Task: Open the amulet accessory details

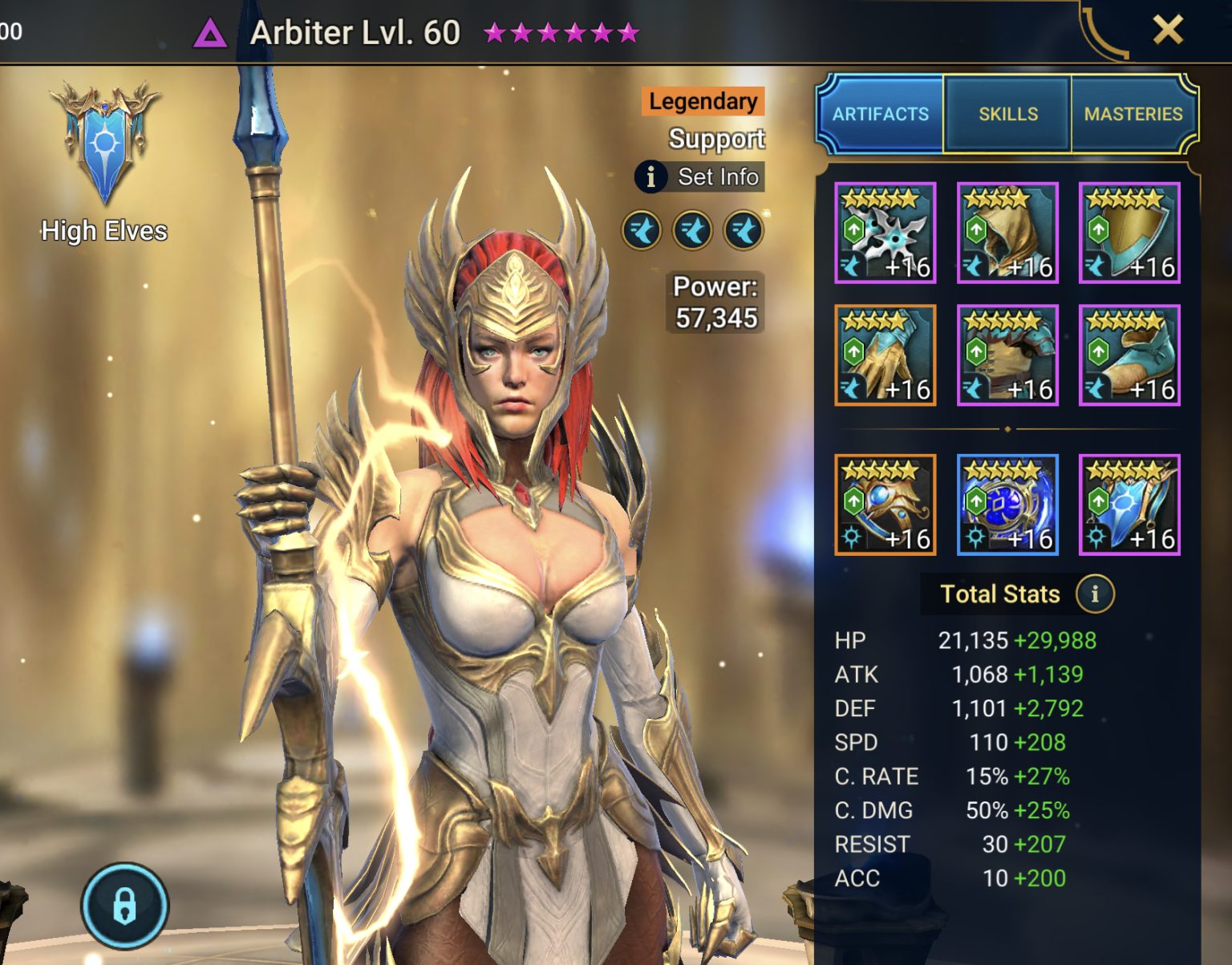Action: 1007,503
